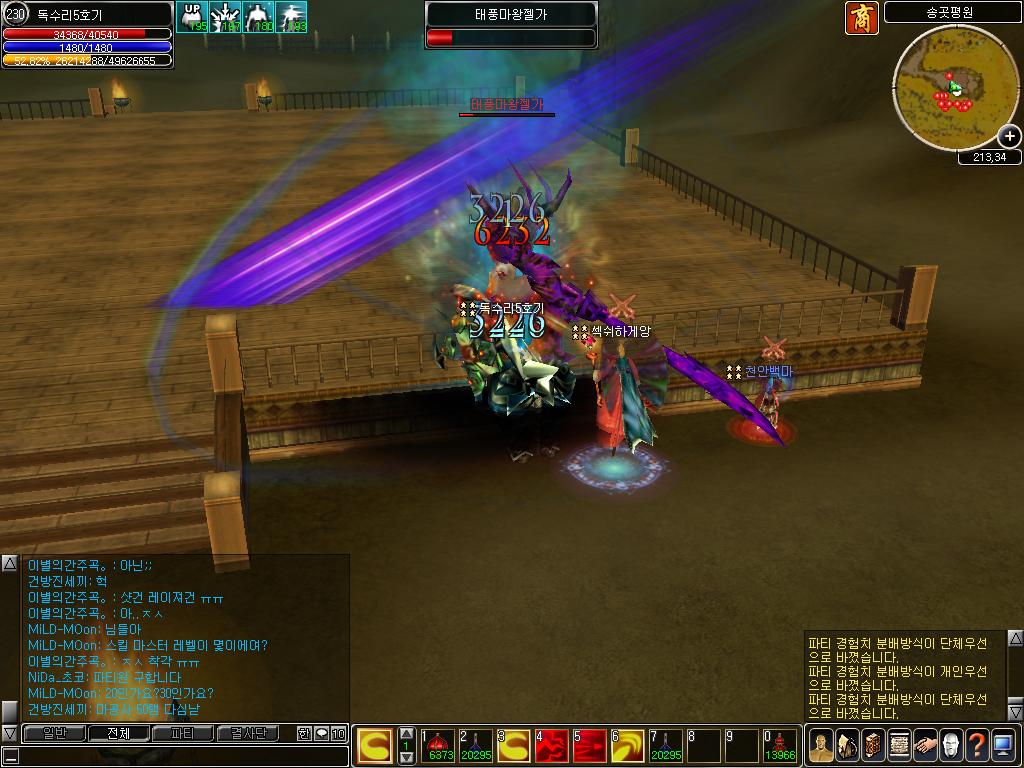The height and width of the screenshot is (768, 1024).
Task: Open the help question mark icon
Action: [x=976, y=745]
